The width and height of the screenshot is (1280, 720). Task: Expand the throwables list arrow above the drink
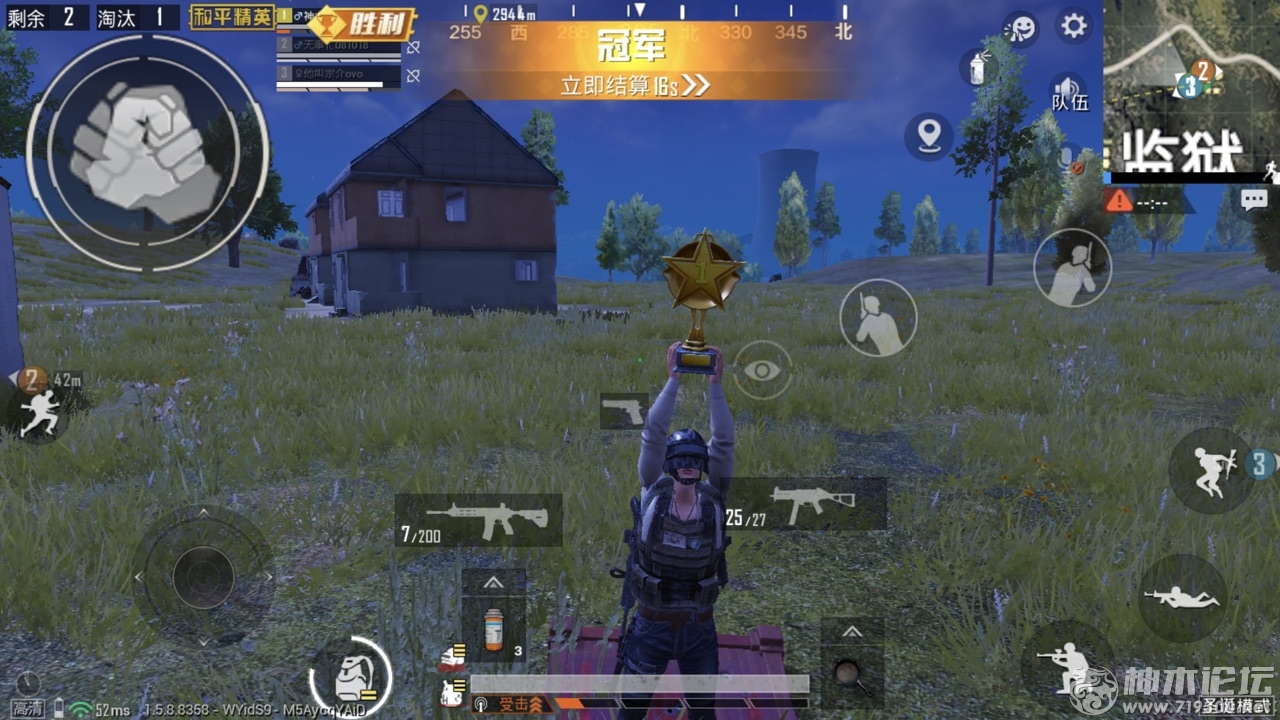[x=494, y=583]
